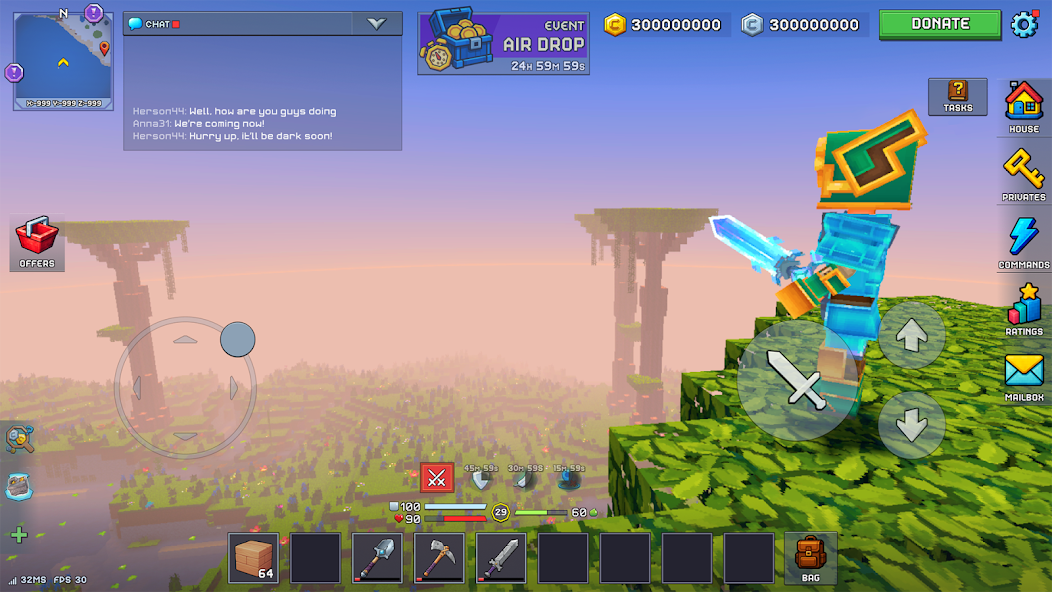Equip the pickaxe from the hotbar
1052x592 pixels.
440,558
